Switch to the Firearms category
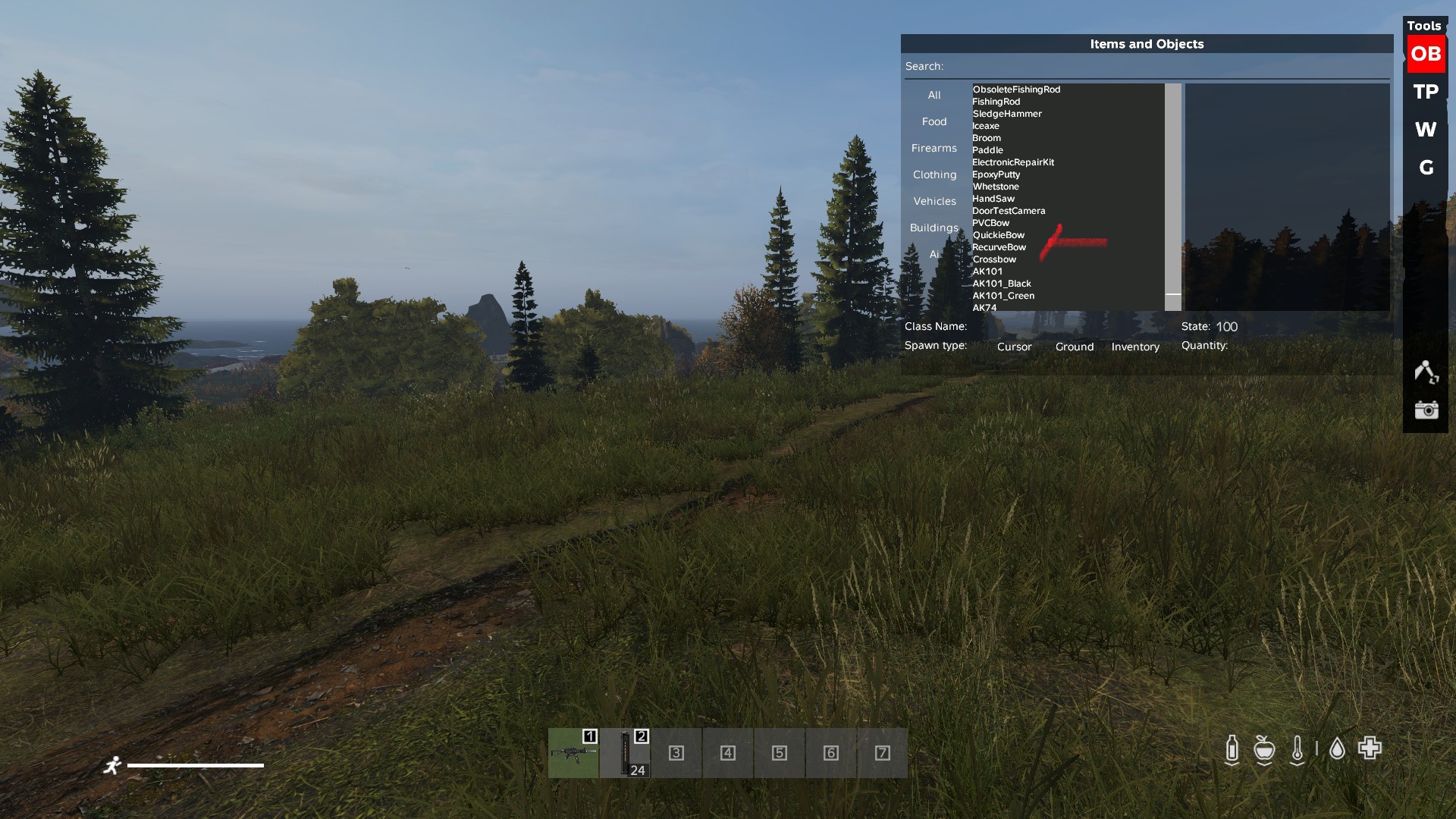This screenshot has width=1456, height=819. [x=934, y=148]
